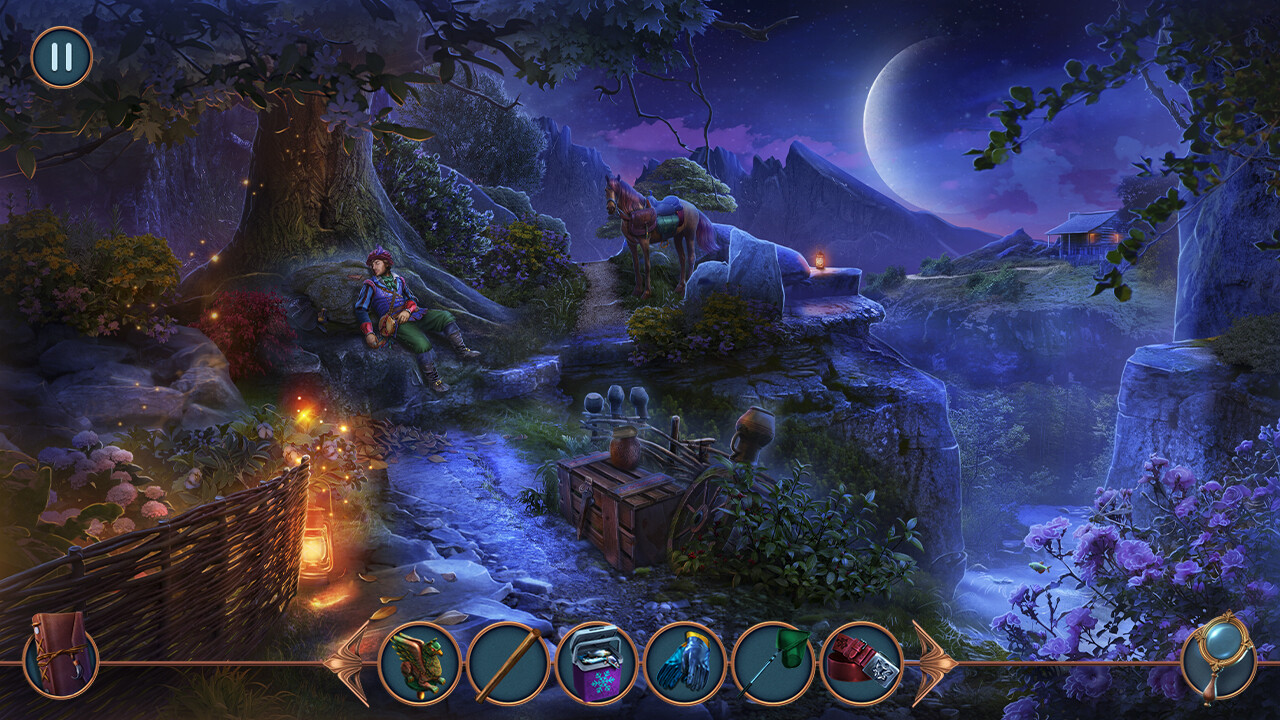
Task: Activate the magnifying mirror hint tool
Action: click(1218, 660)
